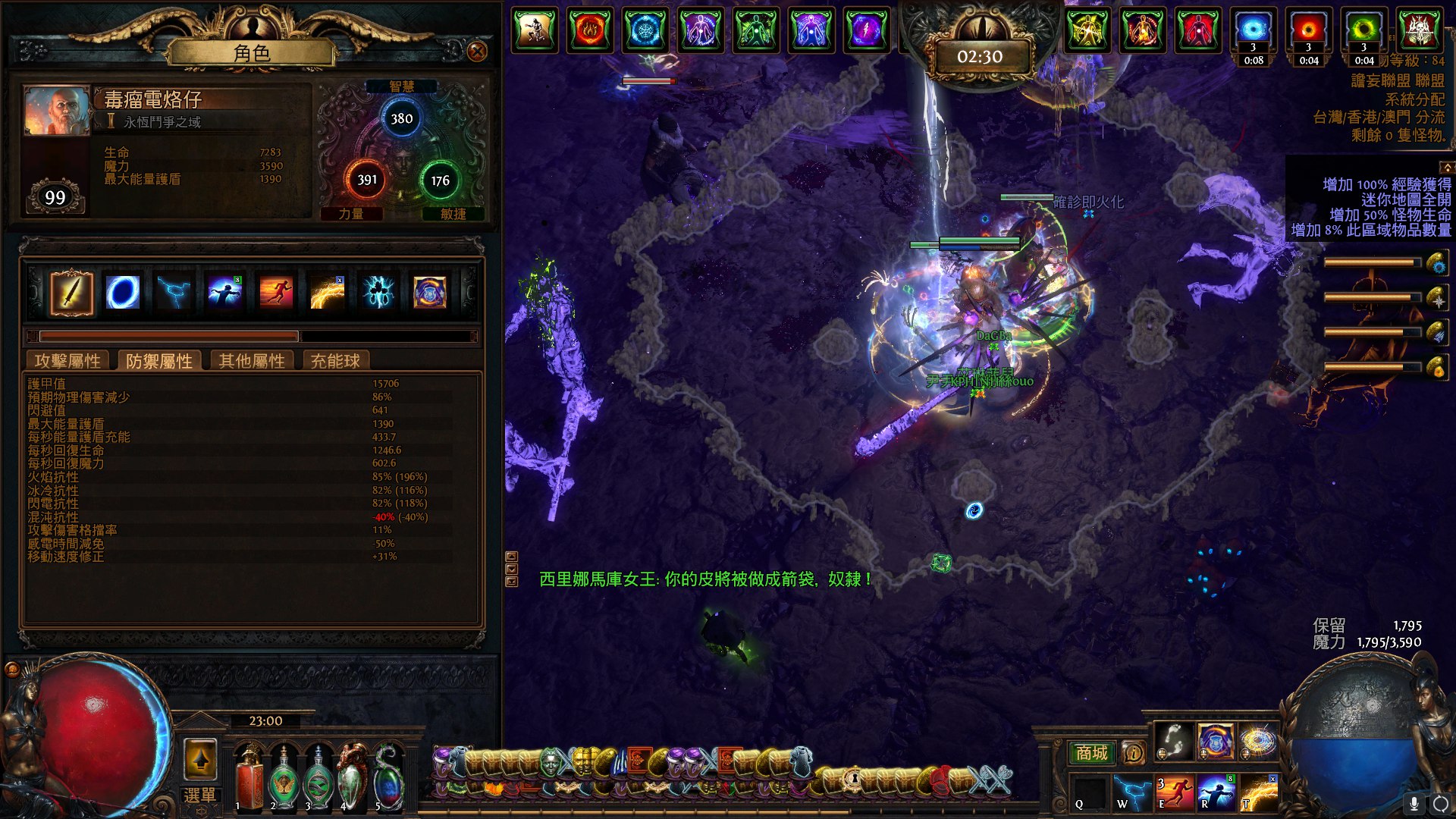
Task: Open the info speech bubble button
Action: [1133, 752]
